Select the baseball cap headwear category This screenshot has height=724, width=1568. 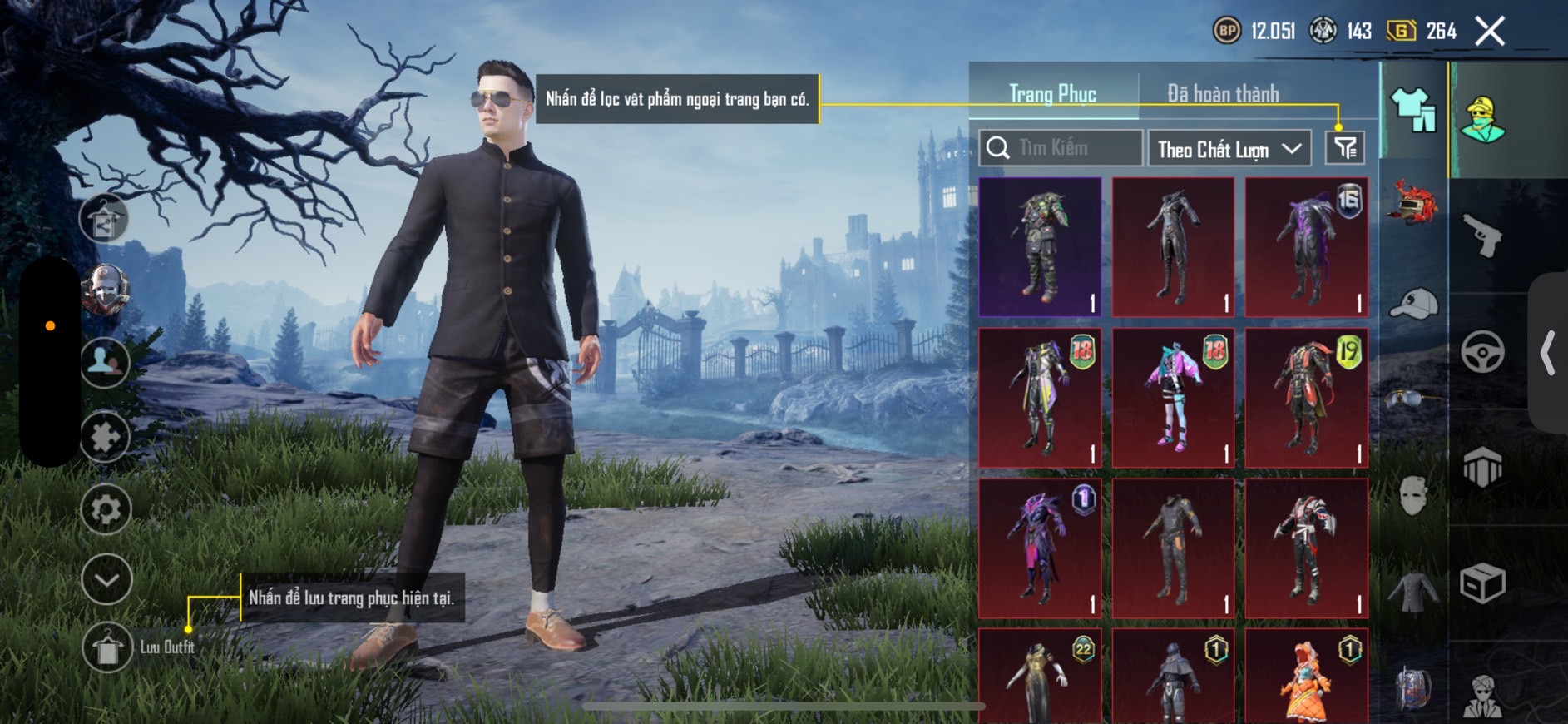(1413, 304)
